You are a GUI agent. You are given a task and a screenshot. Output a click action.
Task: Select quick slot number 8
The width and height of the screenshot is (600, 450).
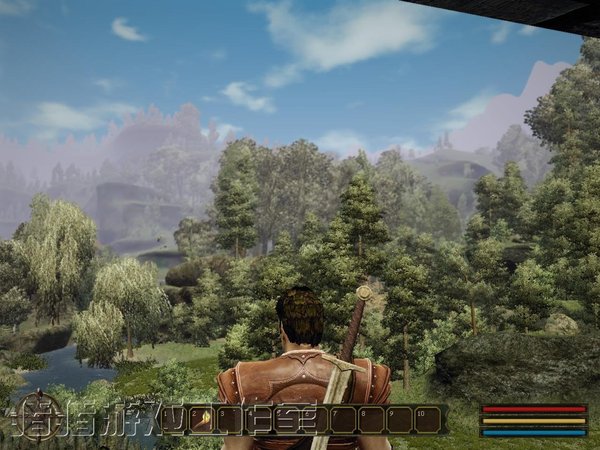(x=372, y=419)
